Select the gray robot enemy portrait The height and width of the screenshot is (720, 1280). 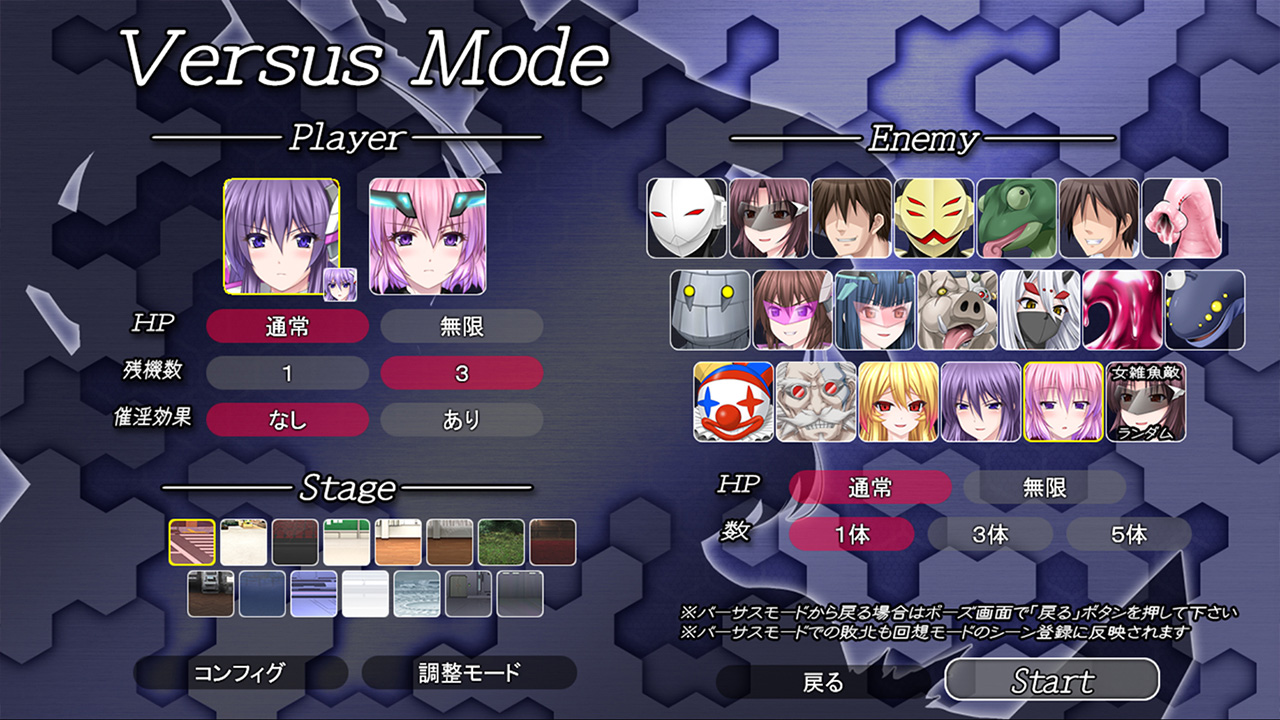pos(710,310)
